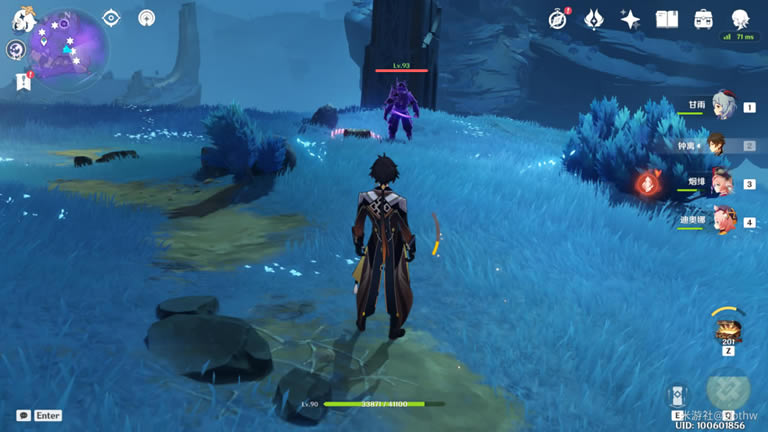
Task: Open the Battle Pass icon
Action: click(594, 19)
